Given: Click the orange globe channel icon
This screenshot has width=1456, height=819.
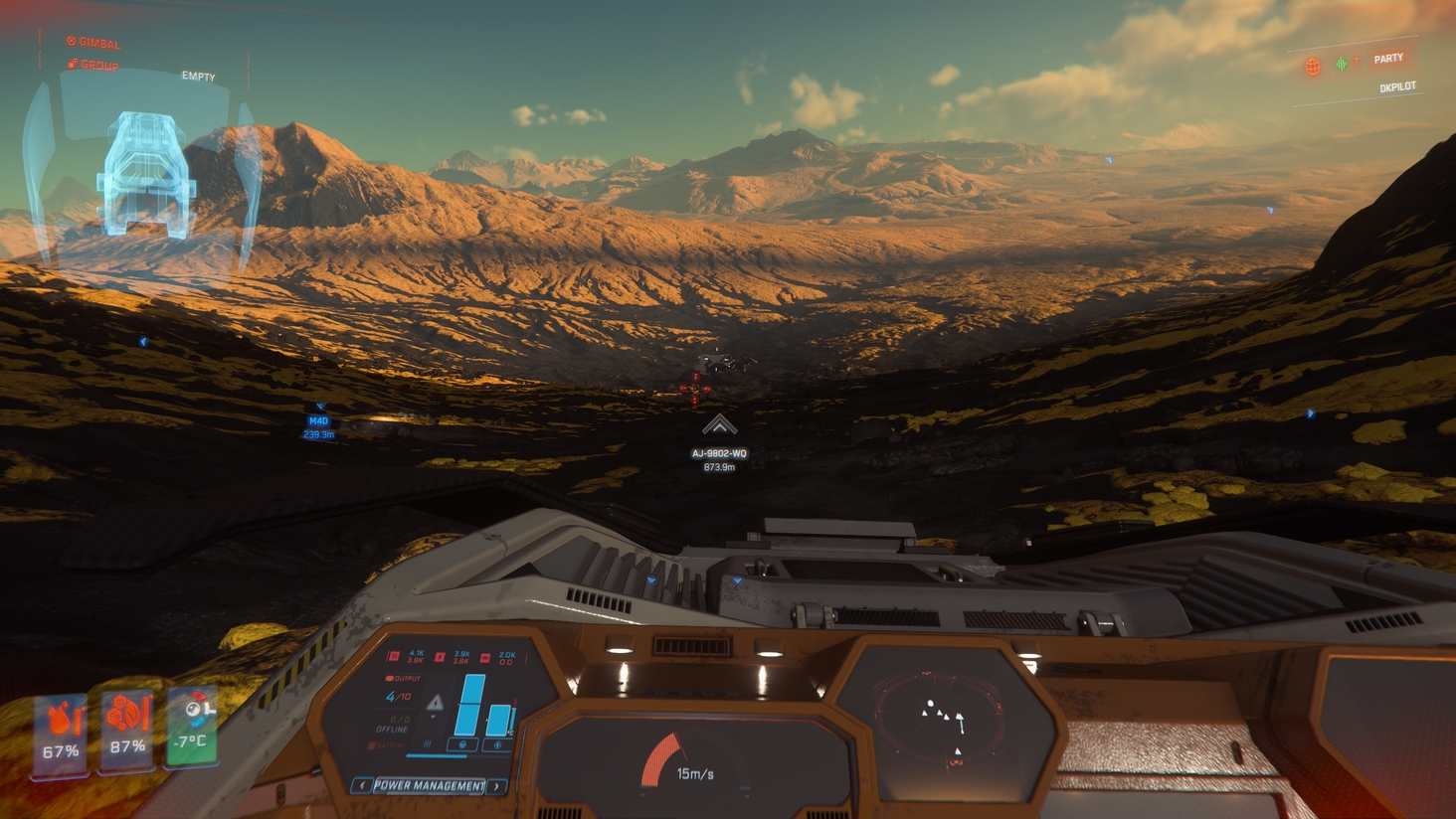Looking at the screenshot, I should pos(1313,67).
